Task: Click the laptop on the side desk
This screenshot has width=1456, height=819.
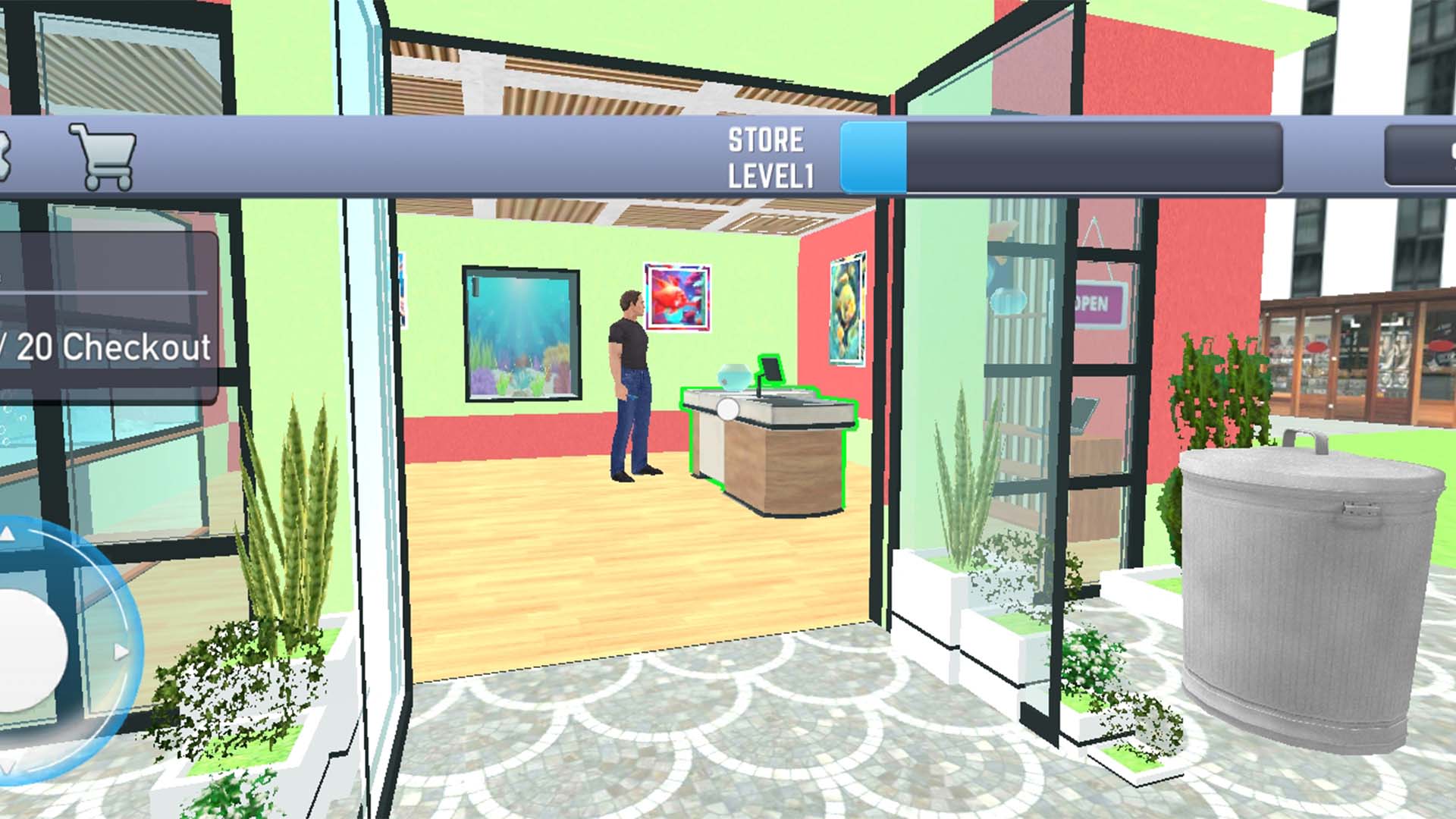Action: pos(1084,413)
